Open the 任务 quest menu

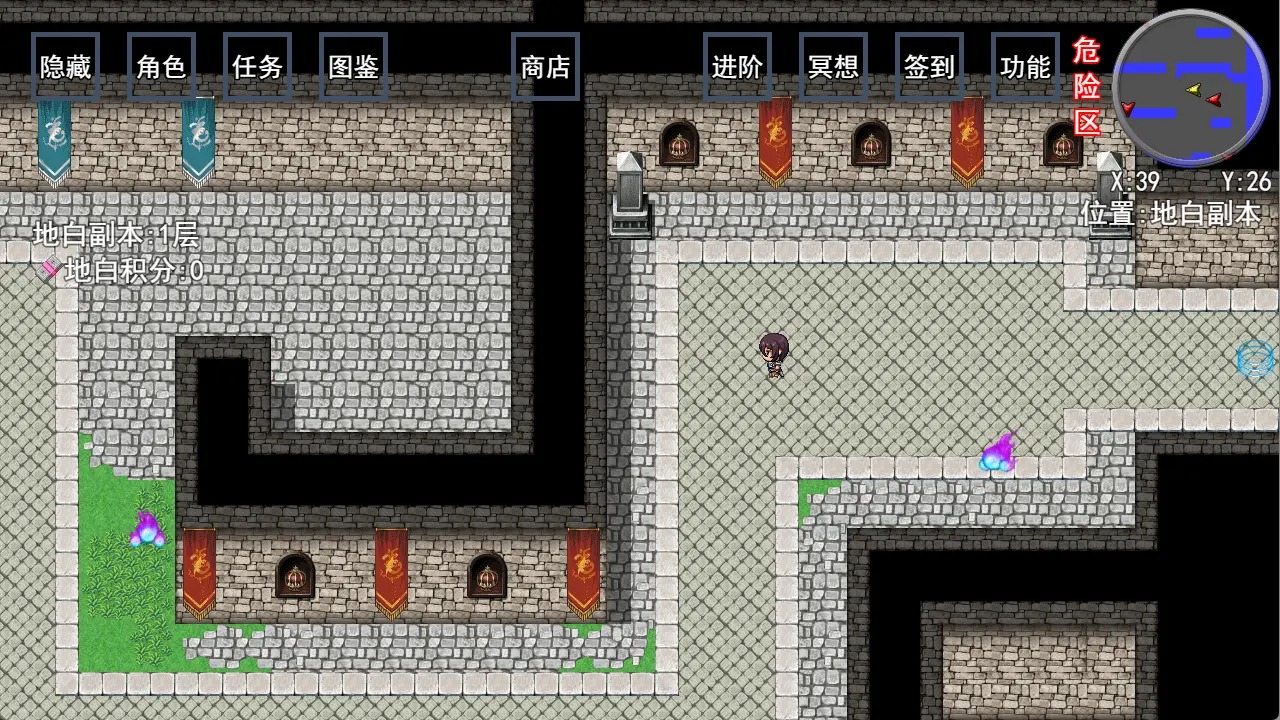click(257, 67)
